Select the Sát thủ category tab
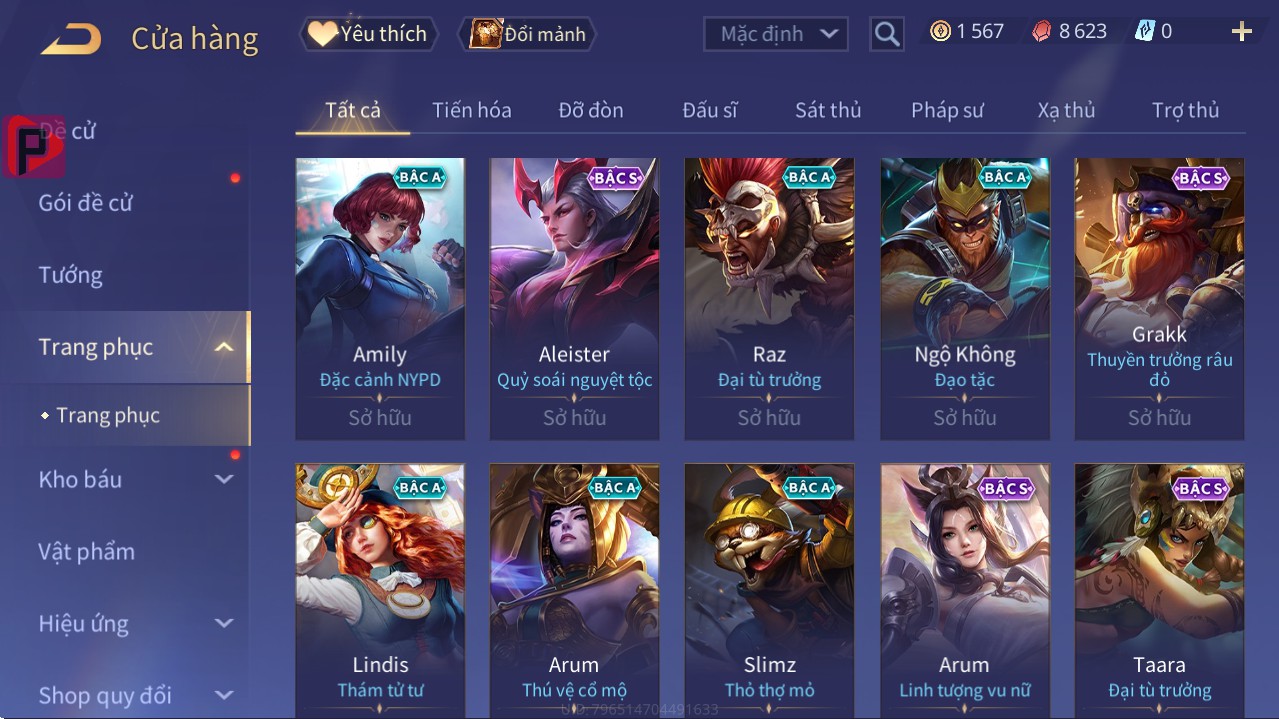 pos(827,110)
